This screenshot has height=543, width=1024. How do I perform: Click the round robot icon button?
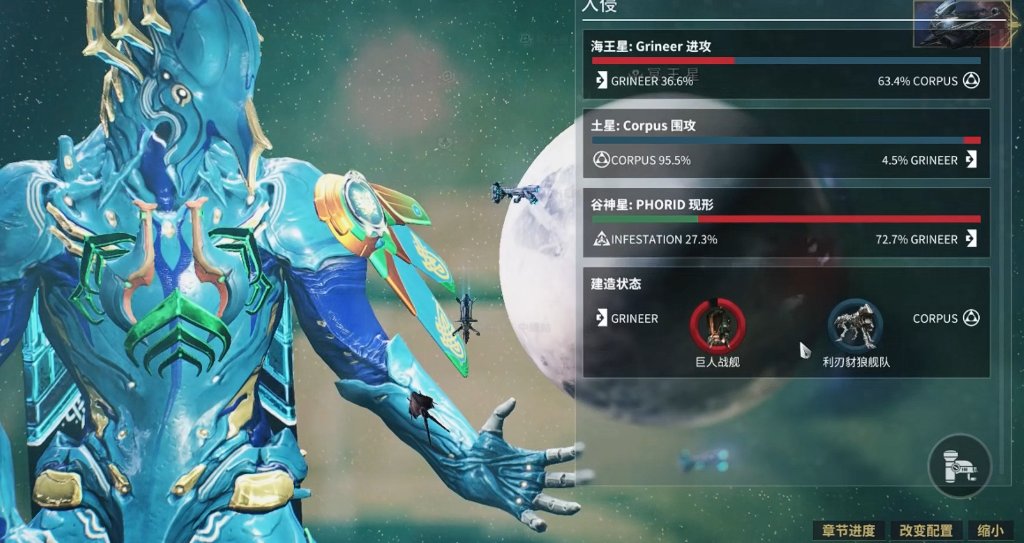(x=959, y=465)
